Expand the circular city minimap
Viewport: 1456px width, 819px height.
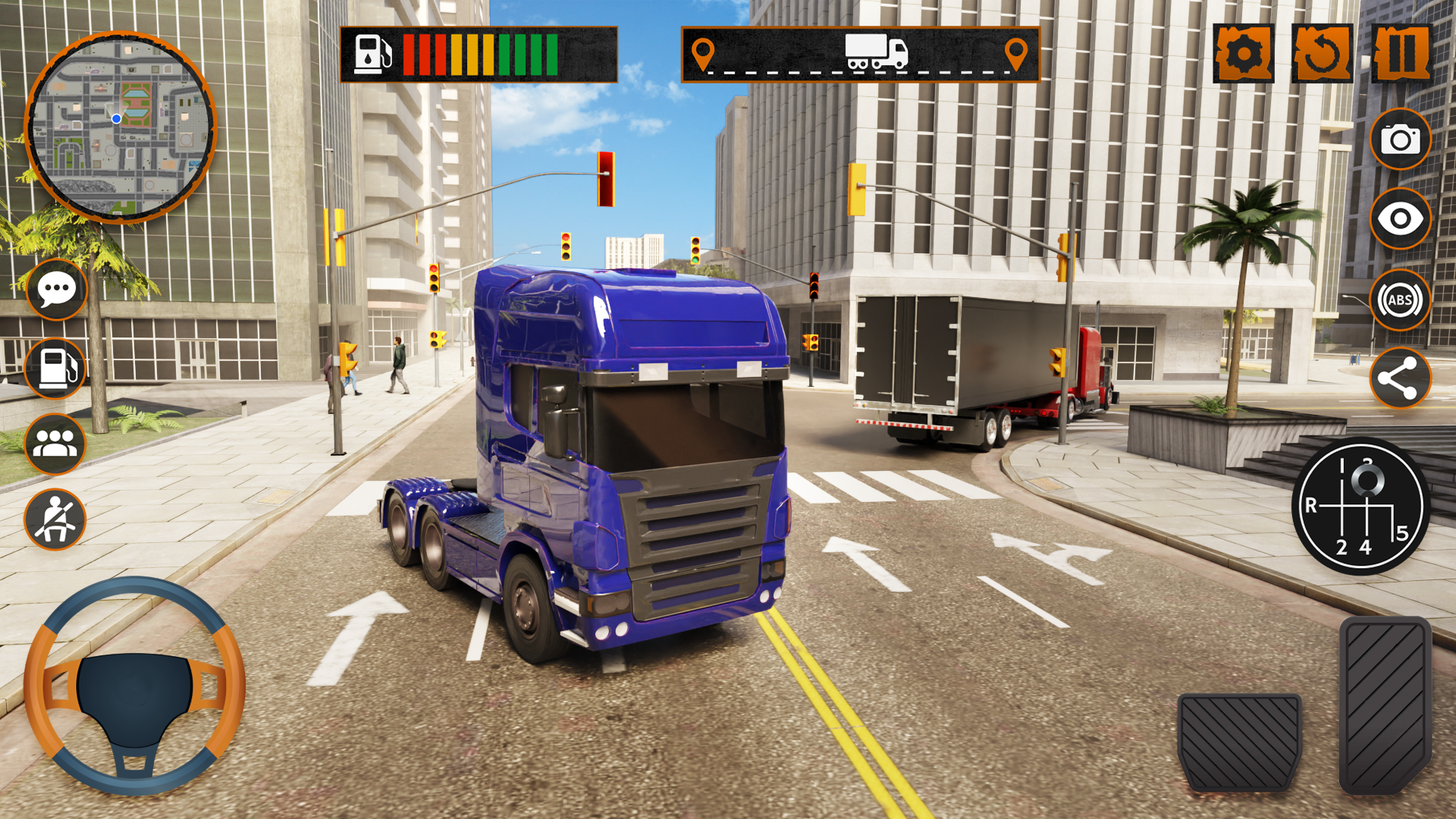pyautogui.click(x=121, y=127)
